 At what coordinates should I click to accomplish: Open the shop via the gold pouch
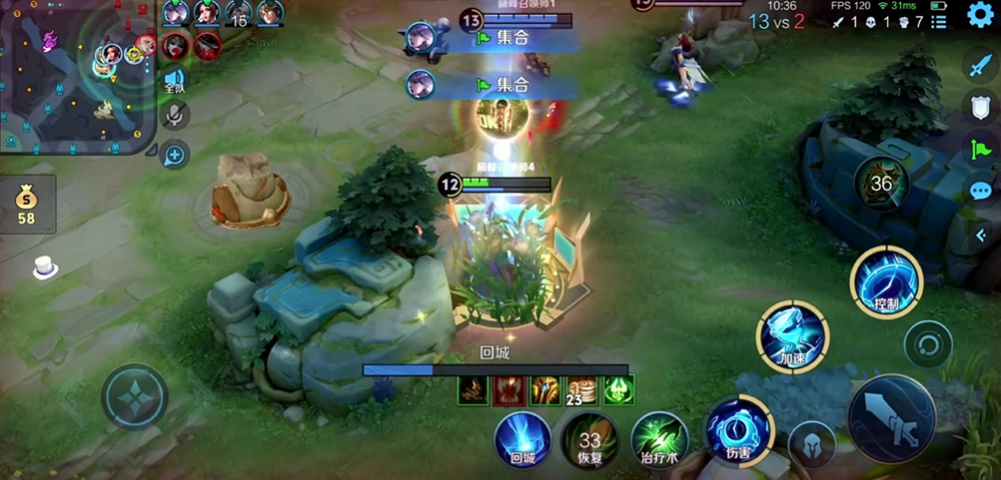coord(27,203)
